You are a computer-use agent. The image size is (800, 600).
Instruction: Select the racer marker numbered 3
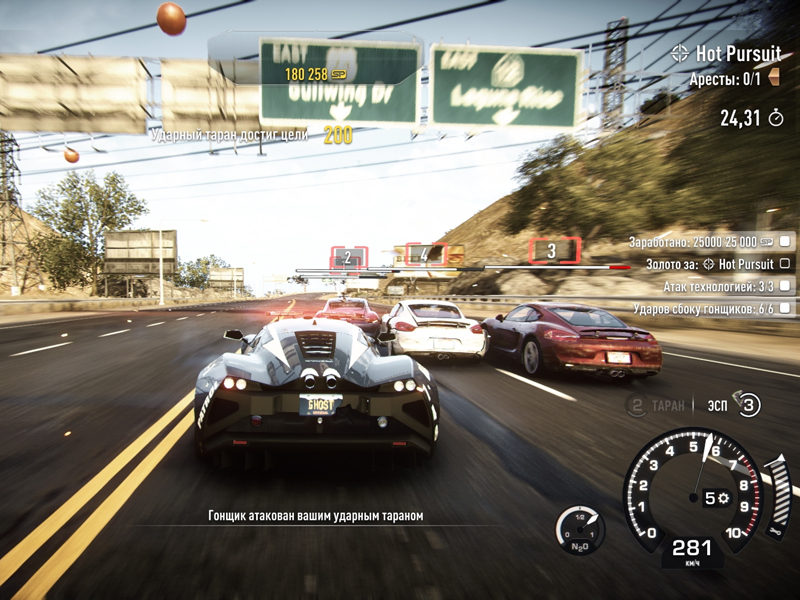tap(551, 250)
